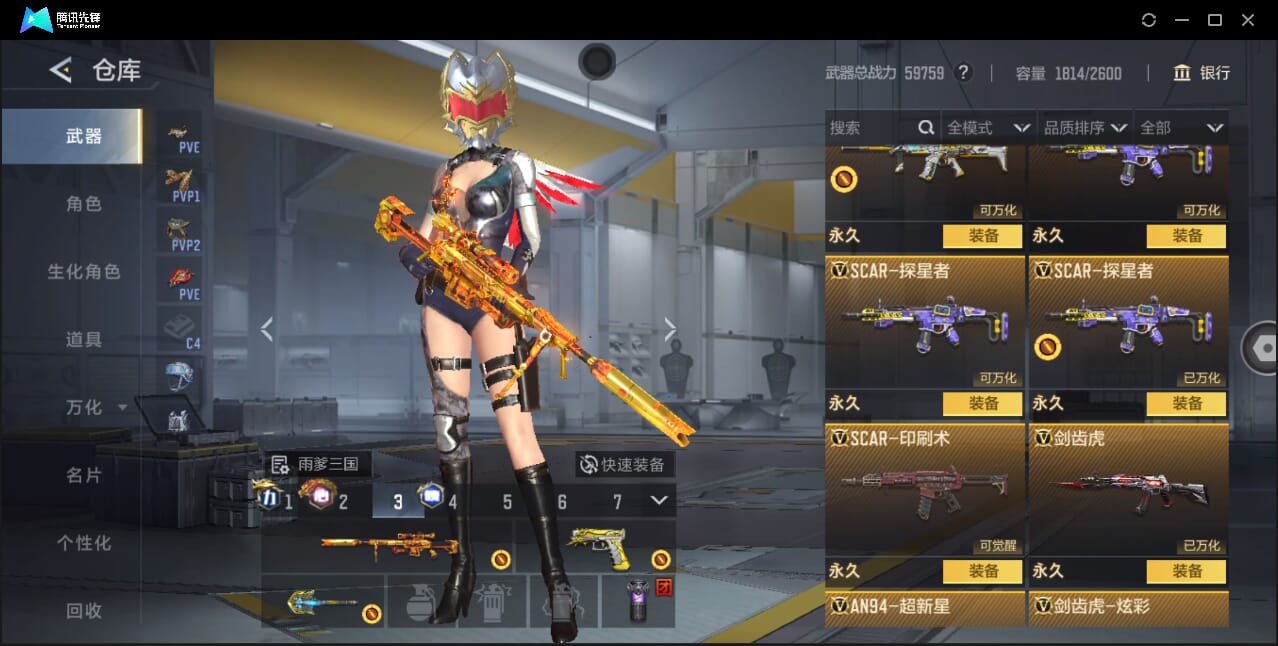Screen dimensions: 1278x646
Task: Open the 名片 name card tab
Action: [84, 475]
